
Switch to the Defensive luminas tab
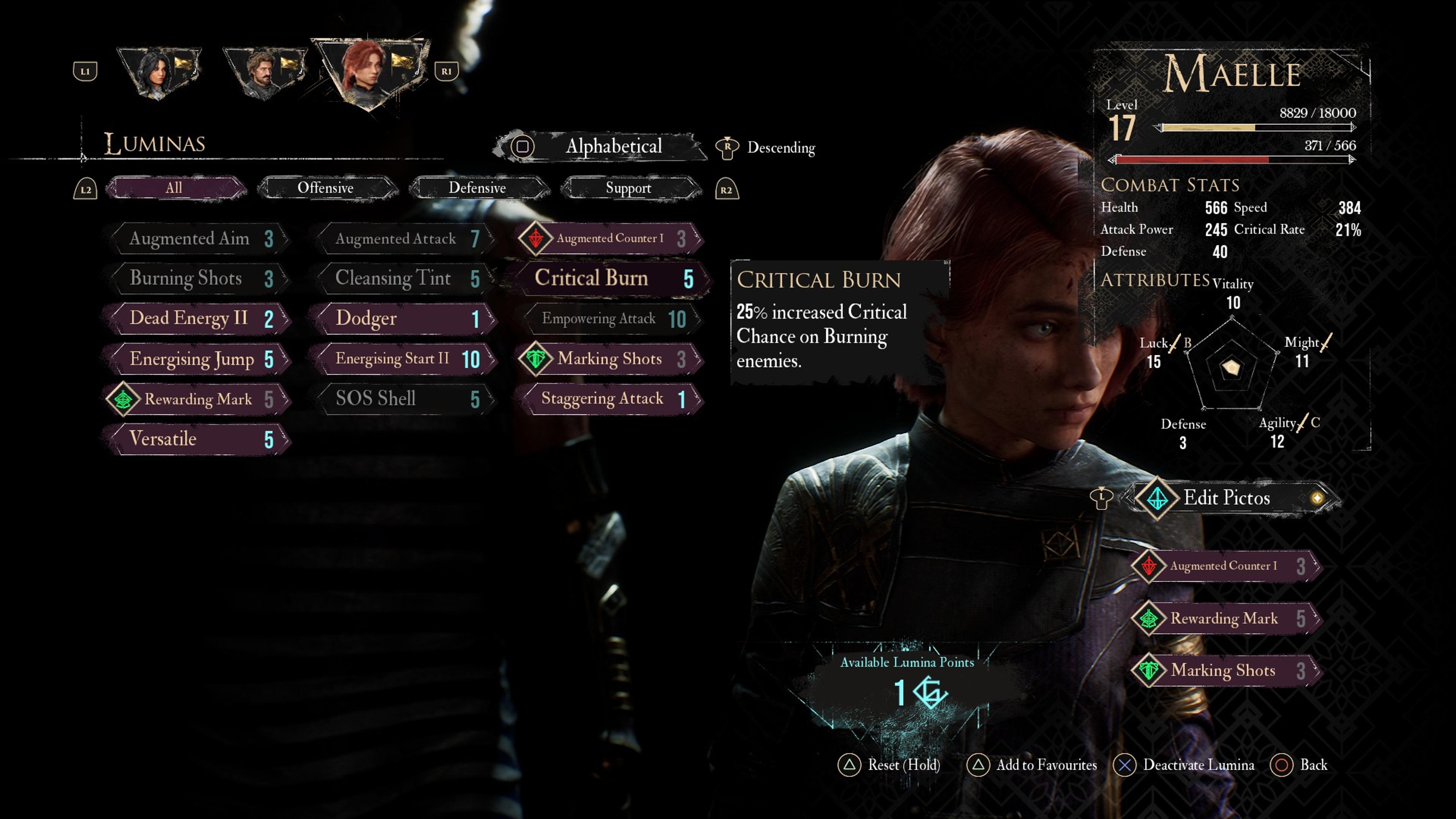click(x=478, y=188)
